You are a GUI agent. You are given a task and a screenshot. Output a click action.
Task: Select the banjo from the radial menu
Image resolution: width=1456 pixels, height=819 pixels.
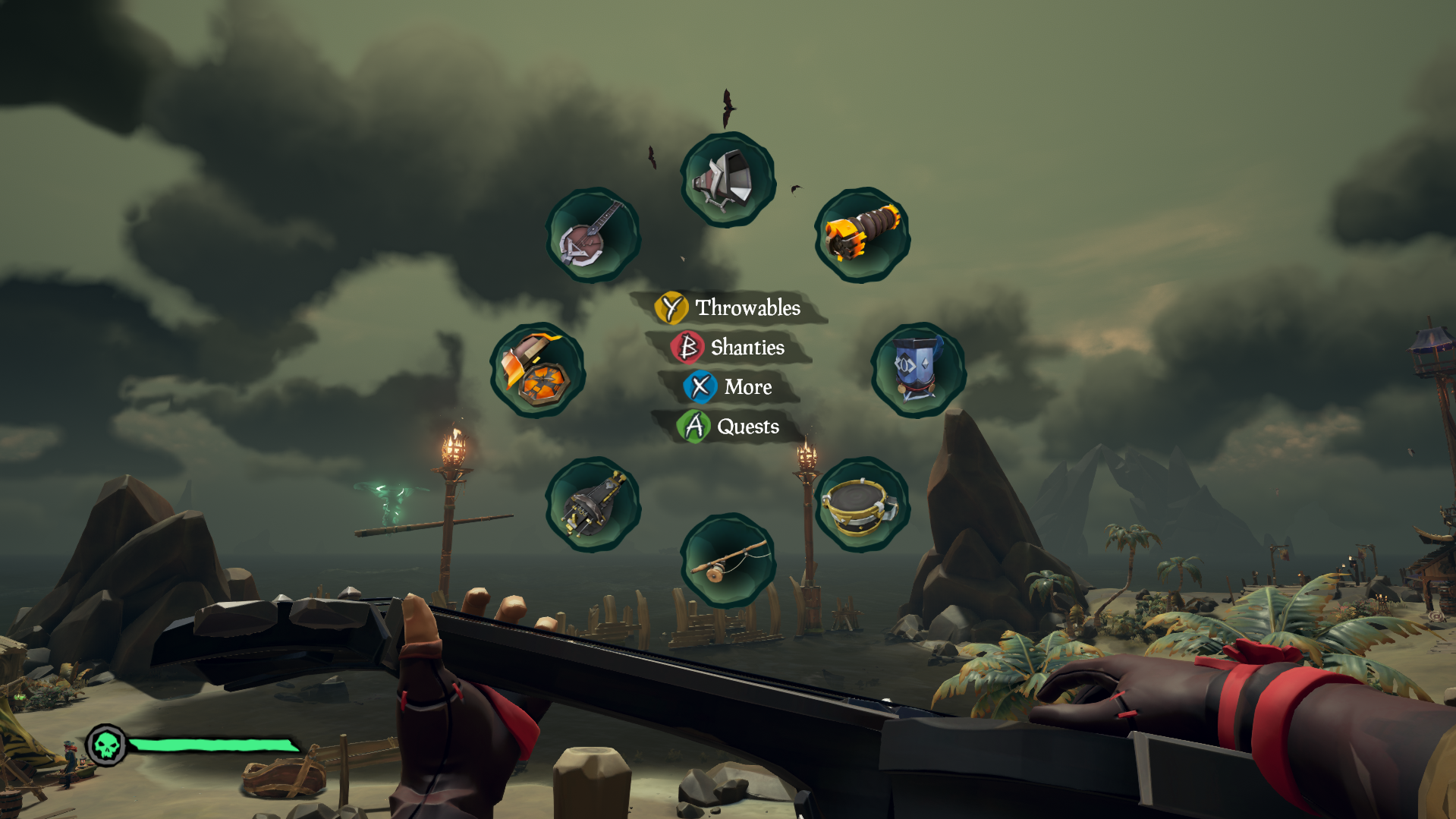[593, 235]
